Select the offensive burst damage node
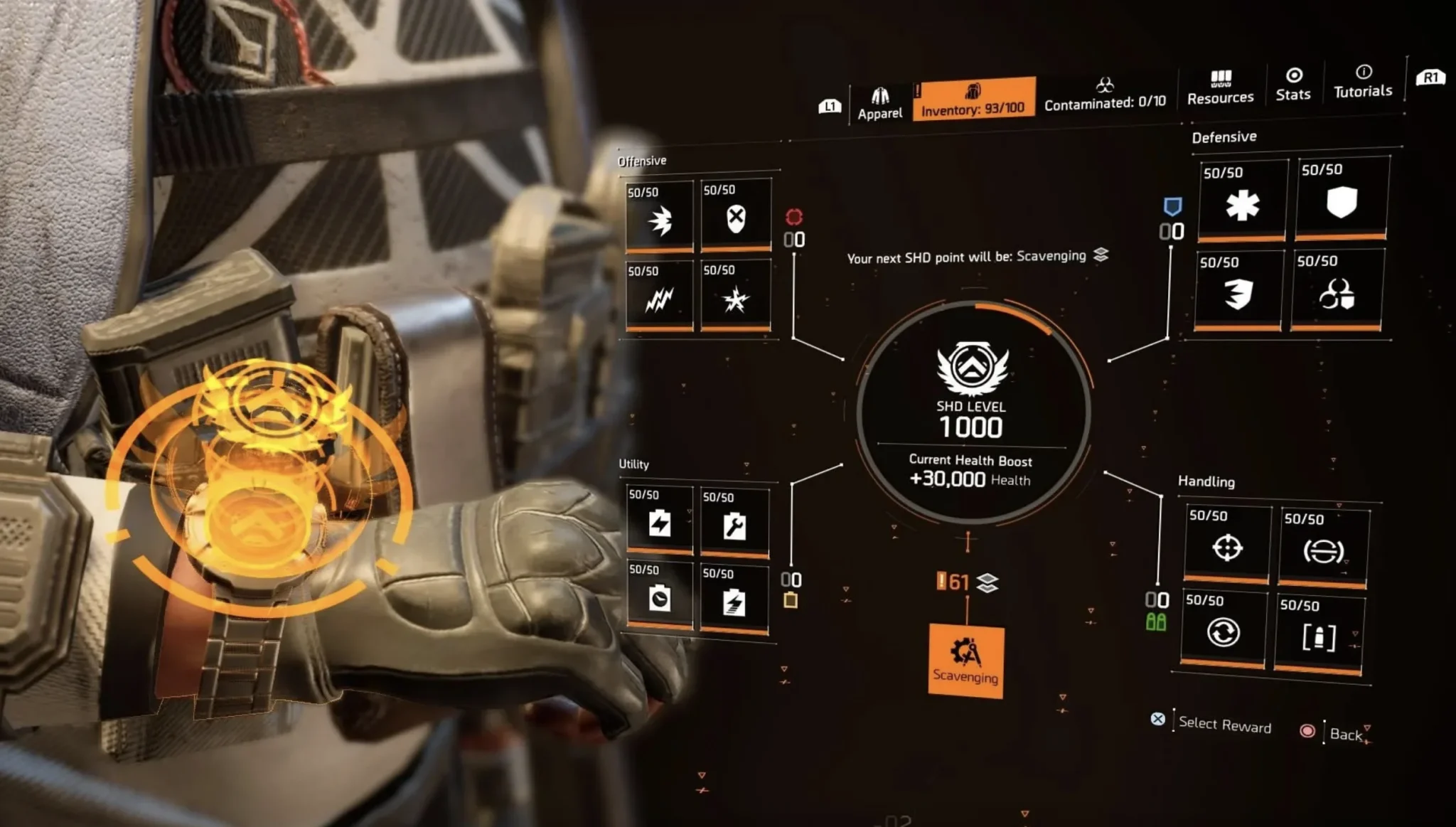Screen dimensions: 1456x827 (x=660, y=218)
